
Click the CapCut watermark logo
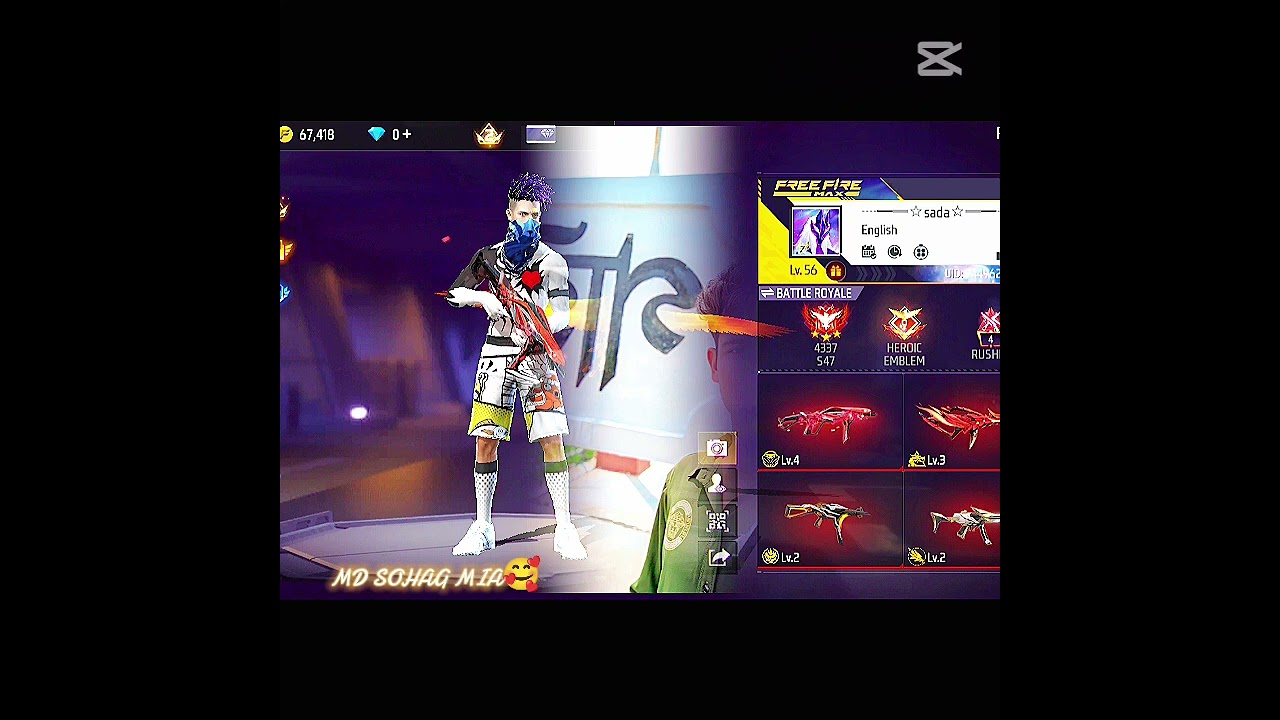[x=939, y=59]
